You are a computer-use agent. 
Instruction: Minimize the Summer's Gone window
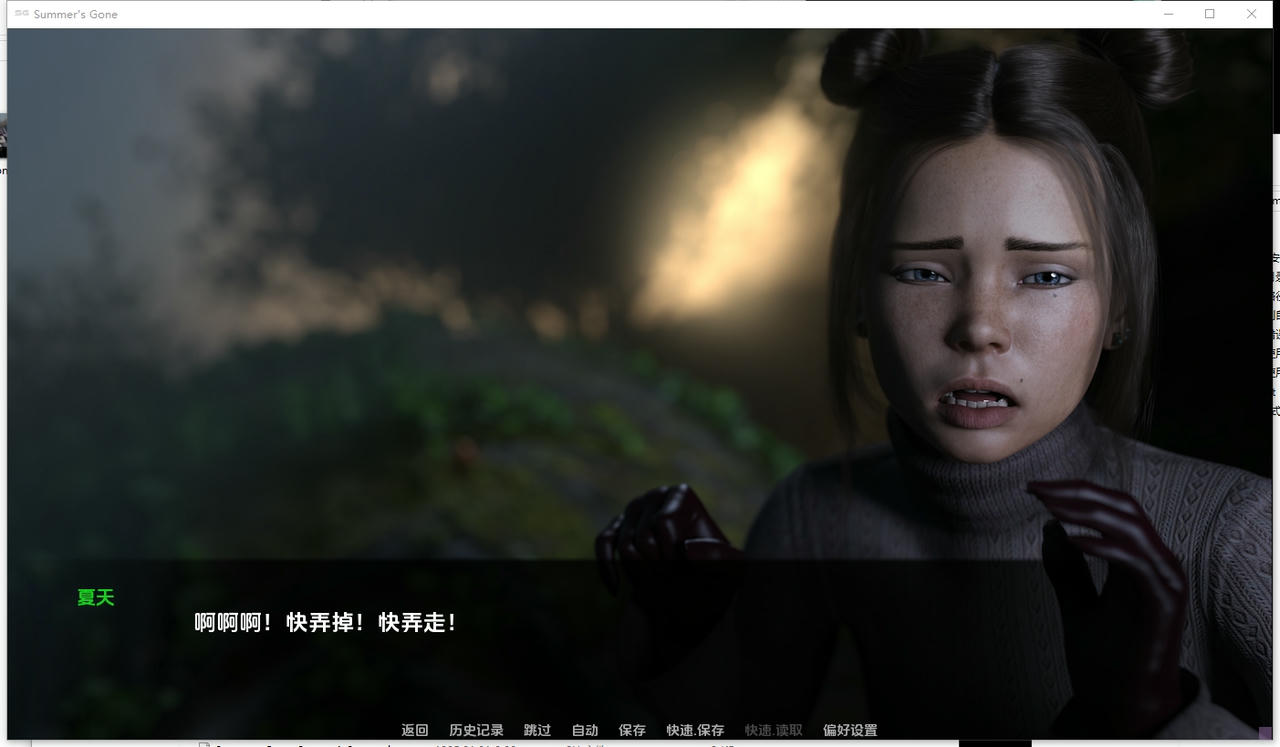point(1168,14)
